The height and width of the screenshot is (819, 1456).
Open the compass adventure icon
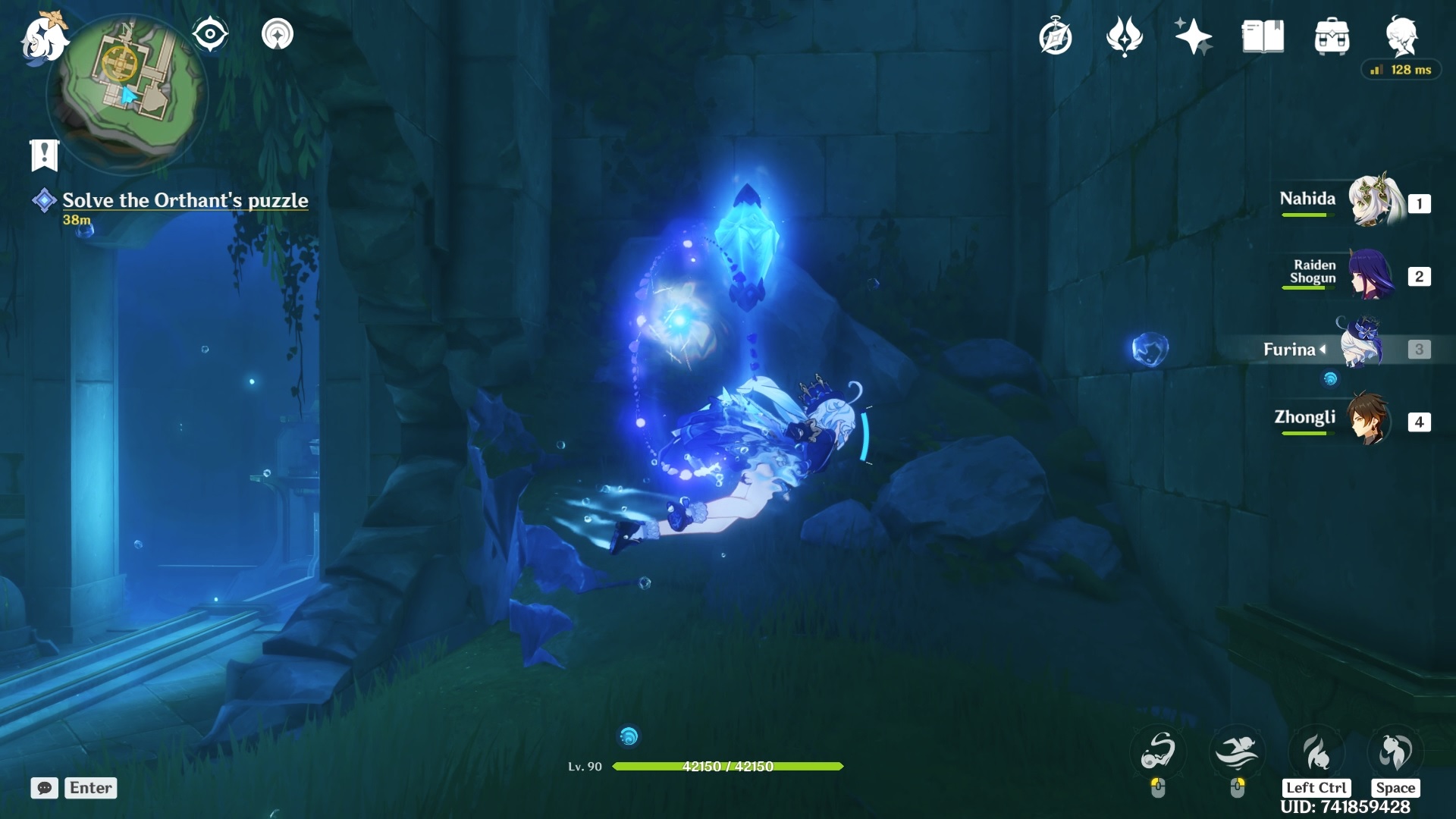tap(1055, 37)
